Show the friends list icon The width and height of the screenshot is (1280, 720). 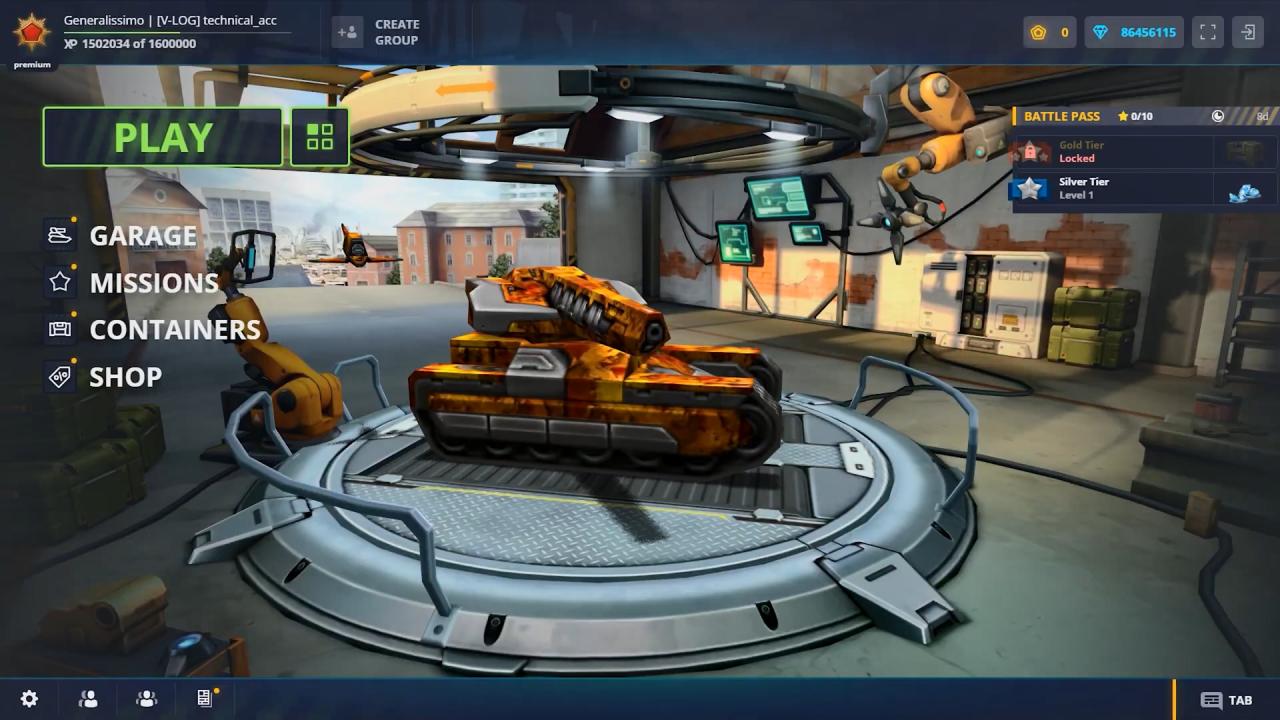pos(88,699)
